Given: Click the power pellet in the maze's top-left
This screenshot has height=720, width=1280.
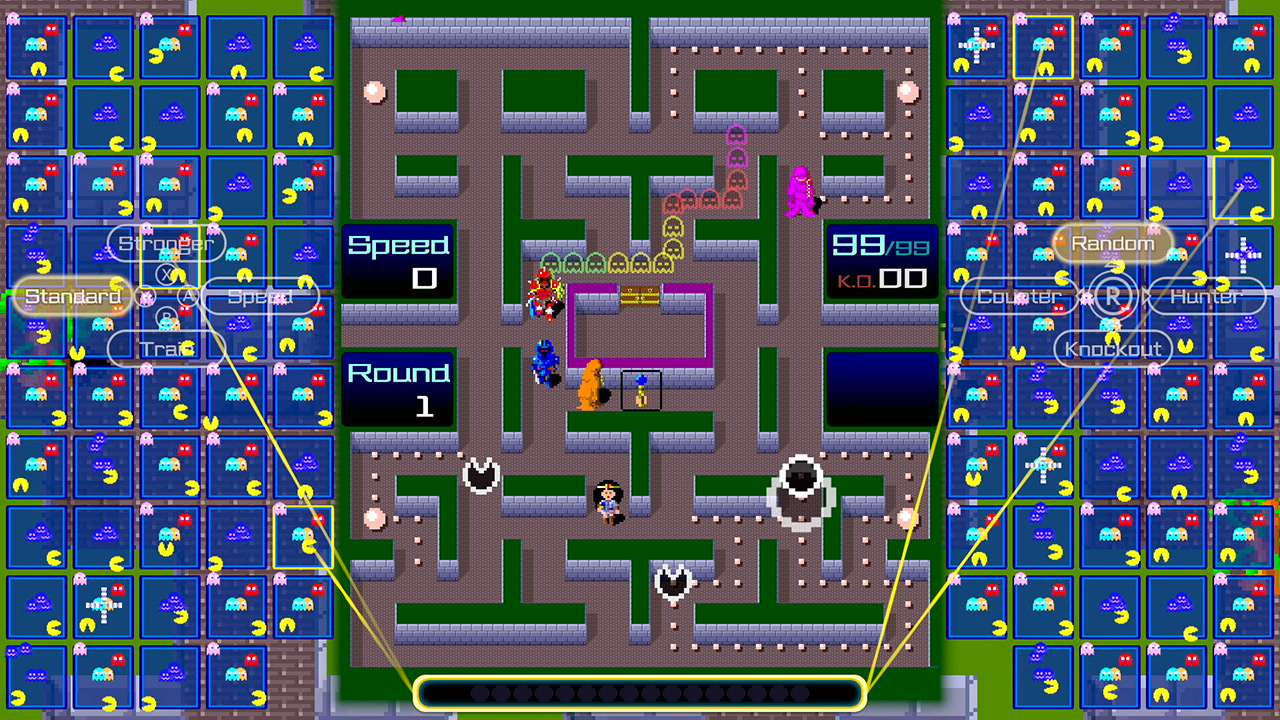Looking at the screenshot, I should click(x=375, y=91).
